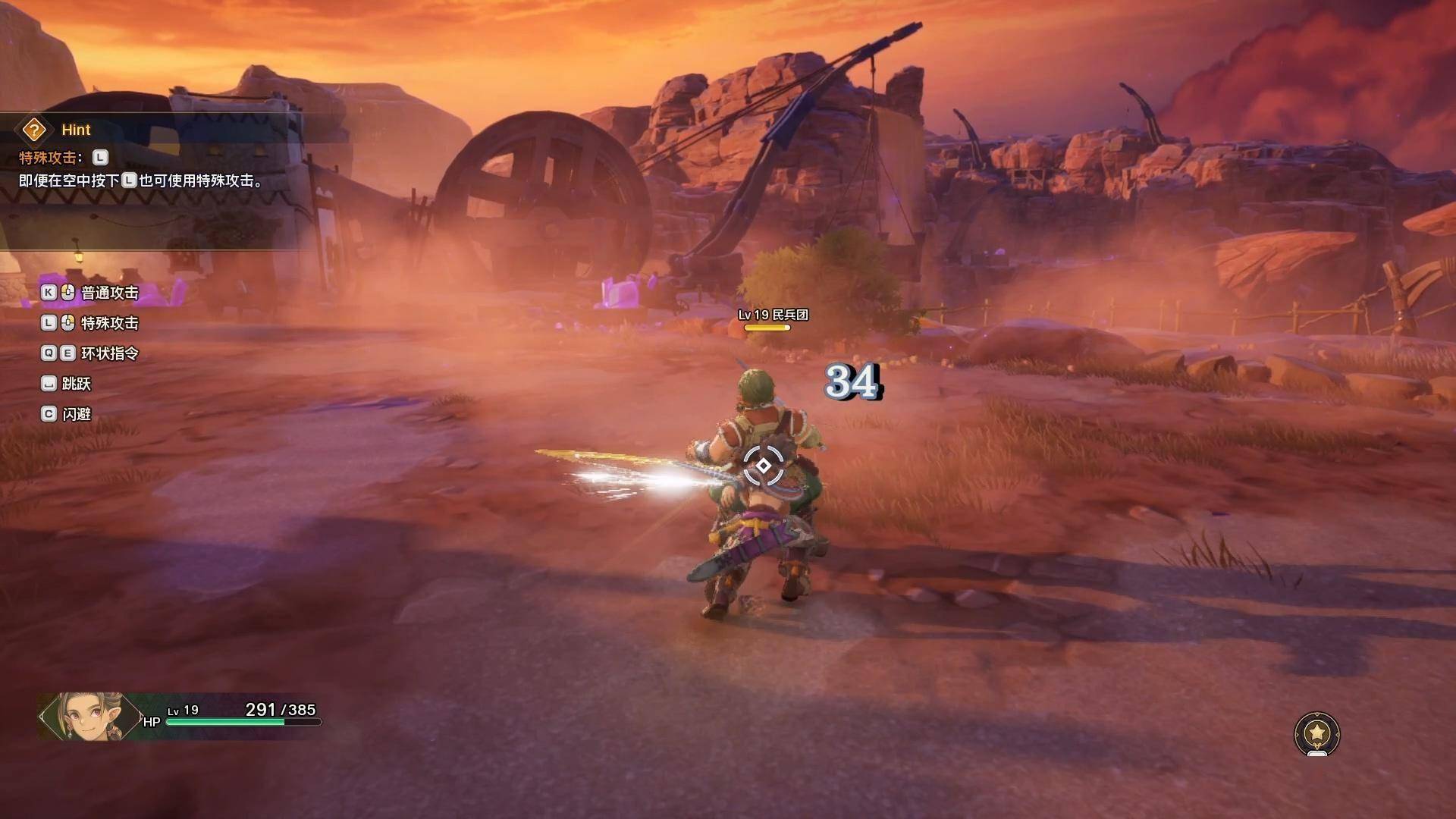Click the gold star medallion icon
This screenshot has width=1456, height=819.
click(1317, 733)
